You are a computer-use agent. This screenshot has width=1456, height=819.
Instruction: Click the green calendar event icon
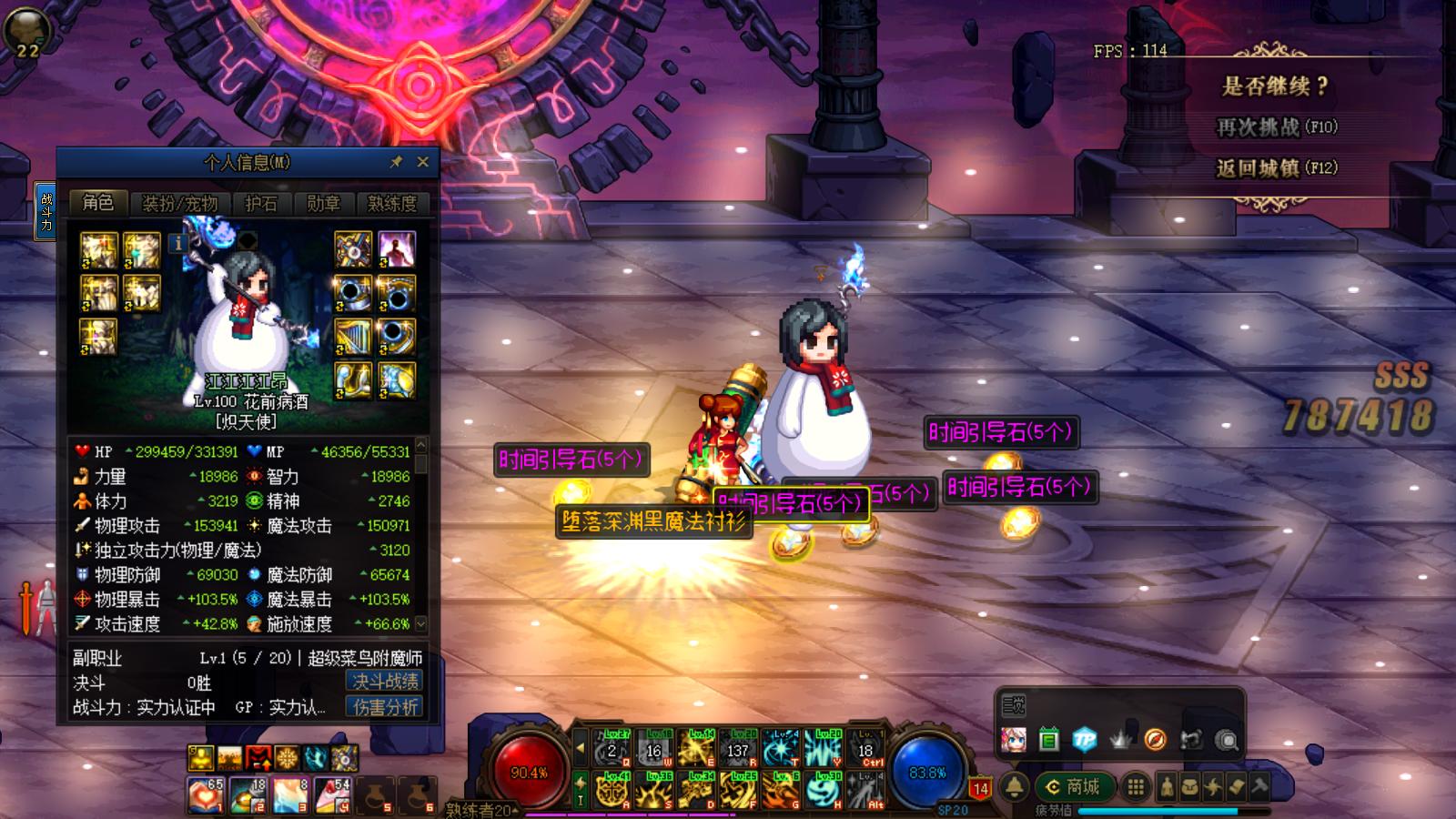tap(1048, 740)
